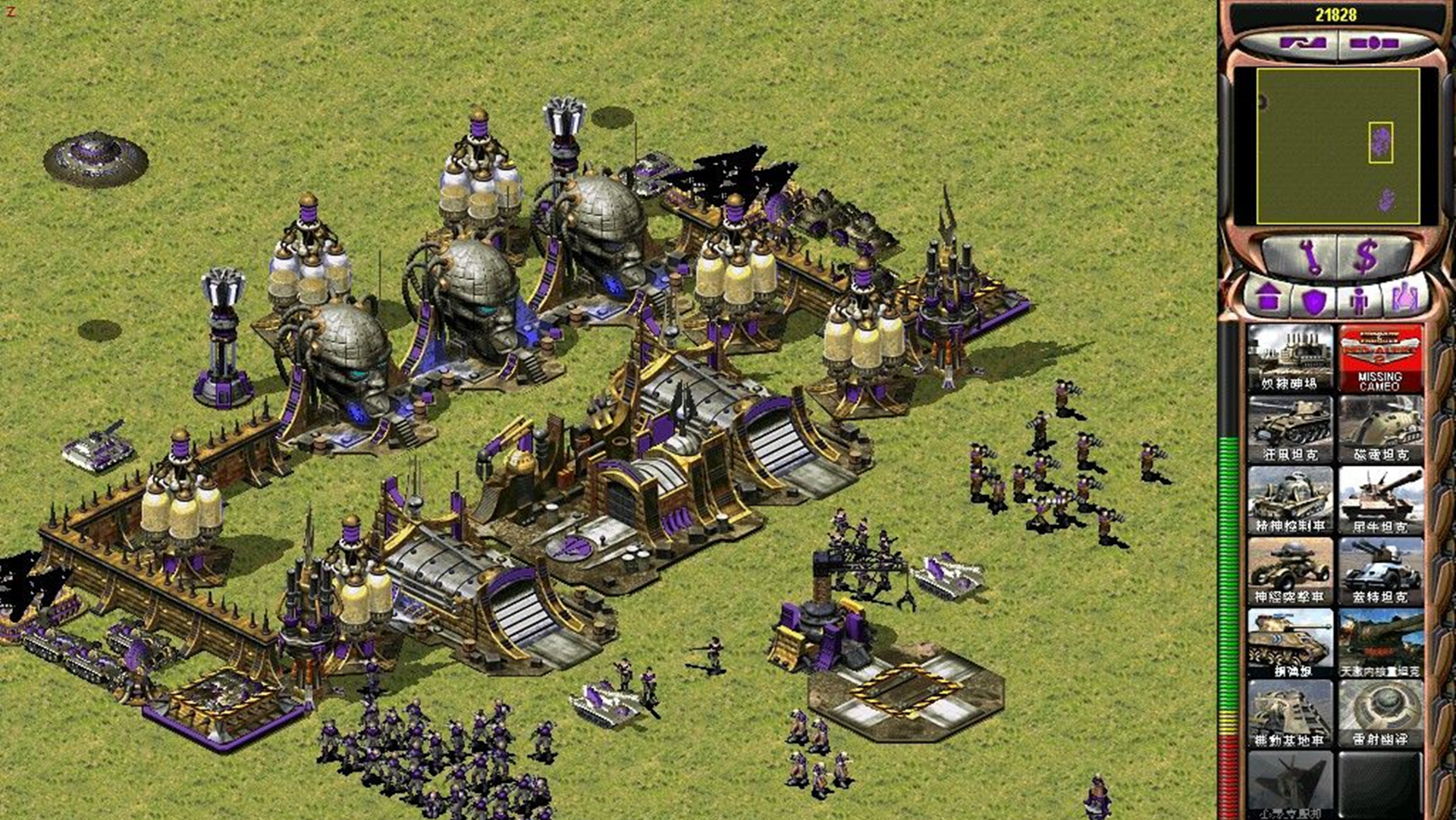The image size is (1456, 820).
Task: Click the top-left sidebar button above the radar
Action: point(1303,43)
